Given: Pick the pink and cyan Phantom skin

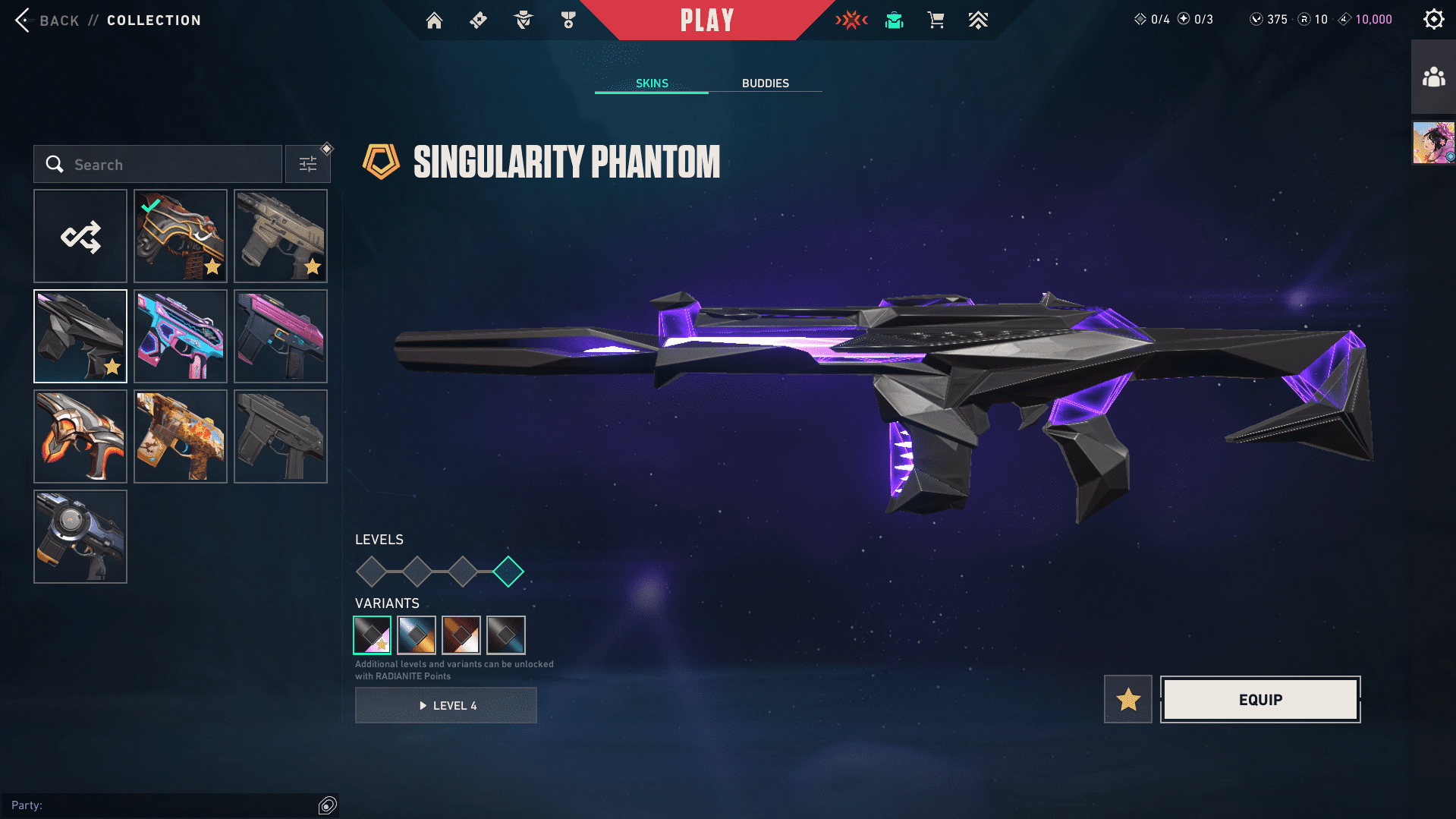Looking at the screenshot, I should coord(181,336).
